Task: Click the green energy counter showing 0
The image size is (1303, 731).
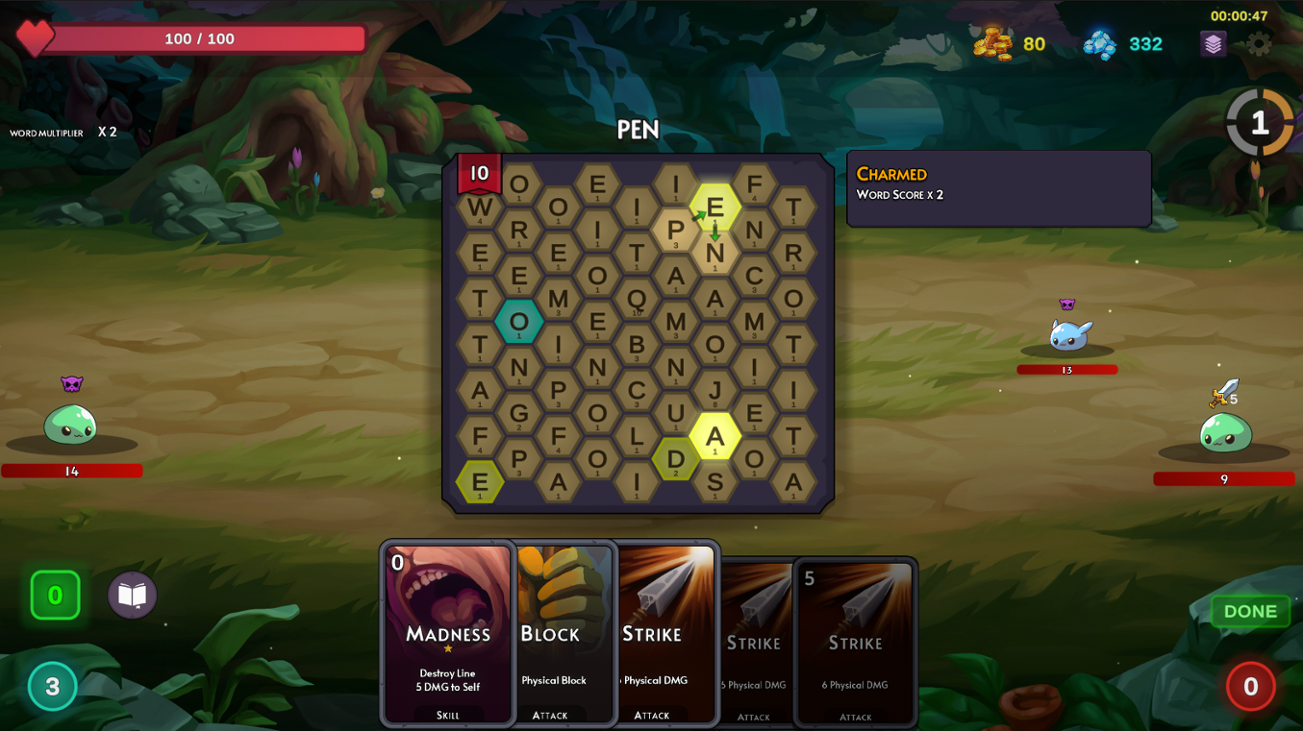Action: [x=55, y=594]
